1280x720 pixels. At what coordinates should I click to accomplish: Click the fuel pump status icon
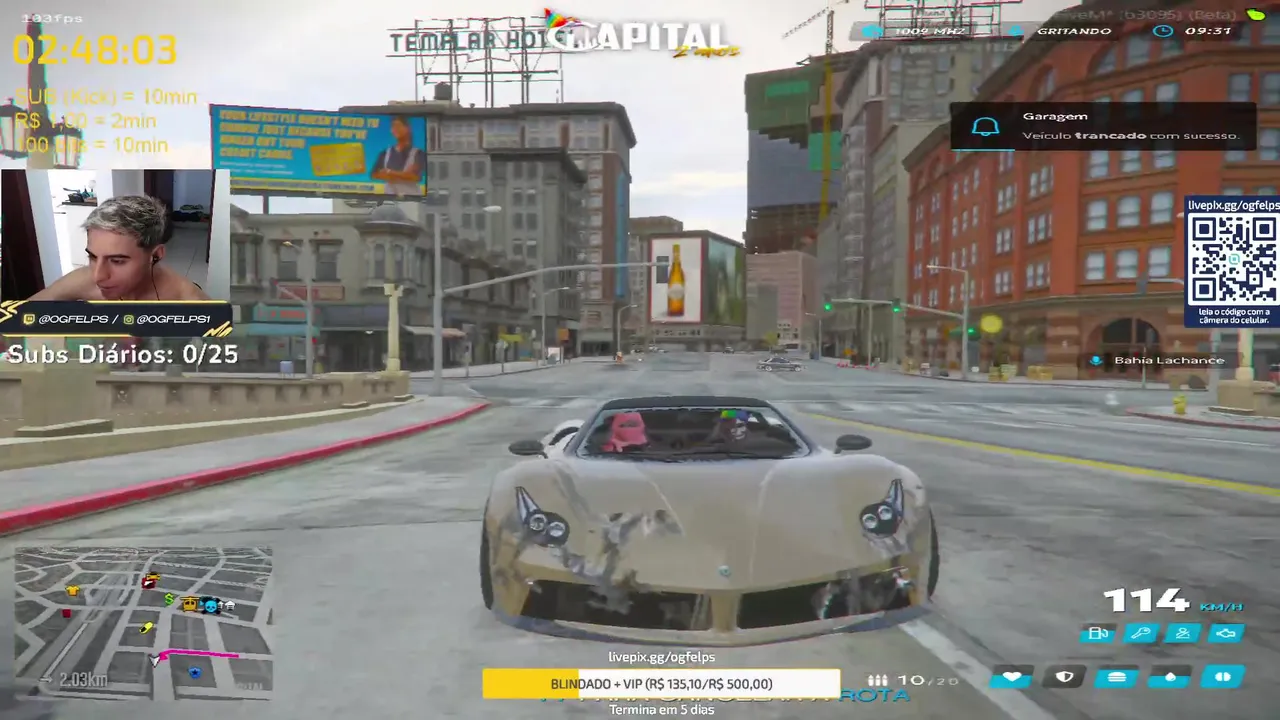click(1097, 633)
